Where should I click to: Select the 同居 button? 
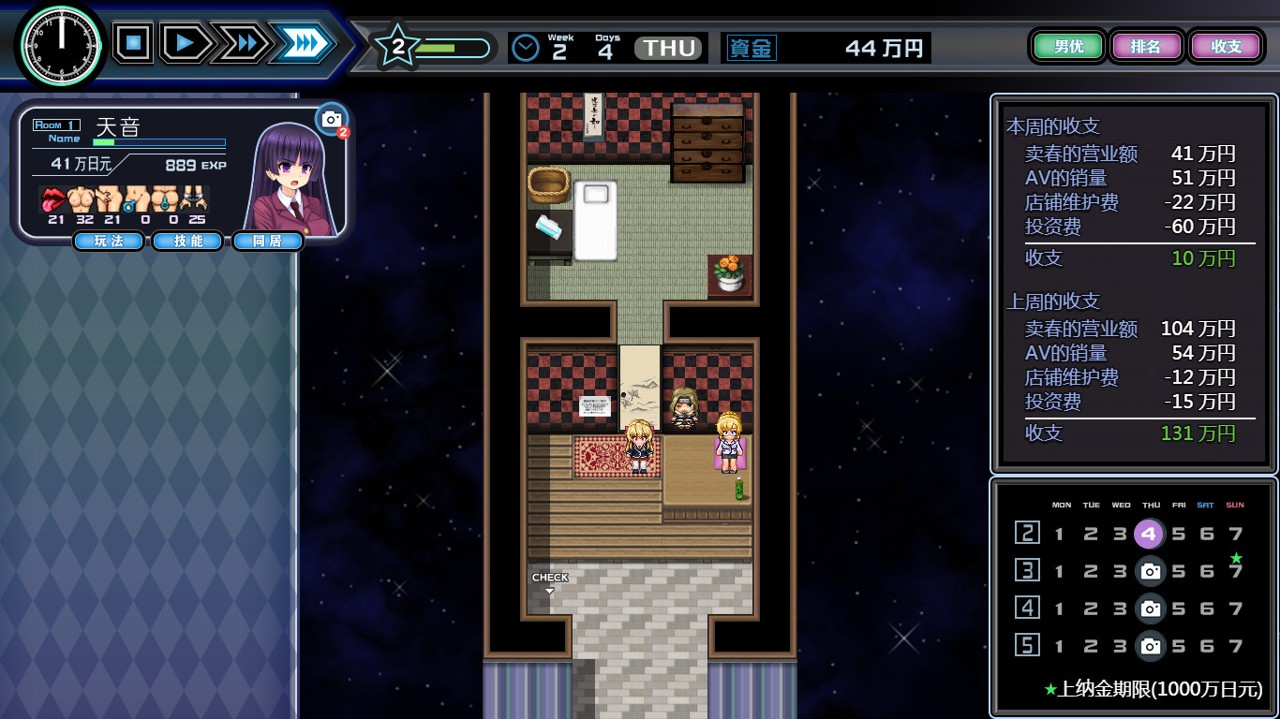[267, 241]
